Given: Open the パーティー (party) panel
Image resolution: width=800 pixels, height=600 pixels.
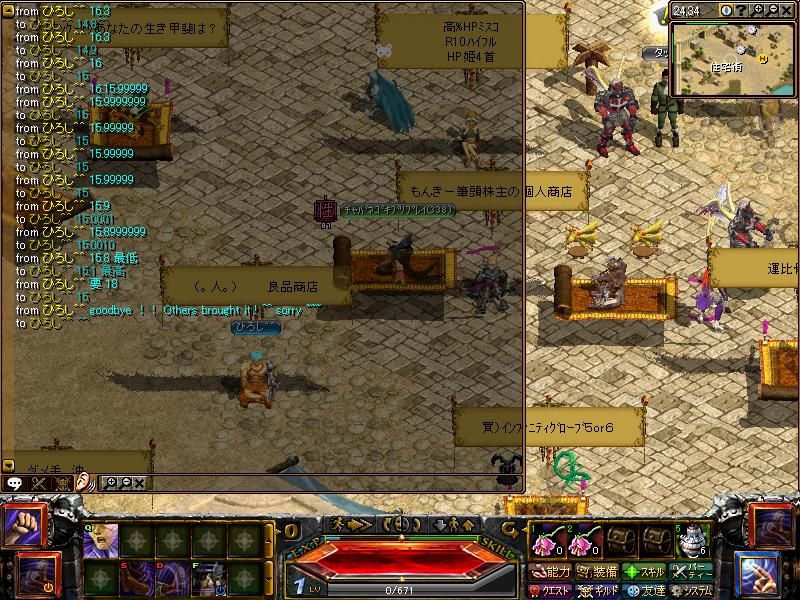Looking at the screenshot, I should [x=693, y=572].
